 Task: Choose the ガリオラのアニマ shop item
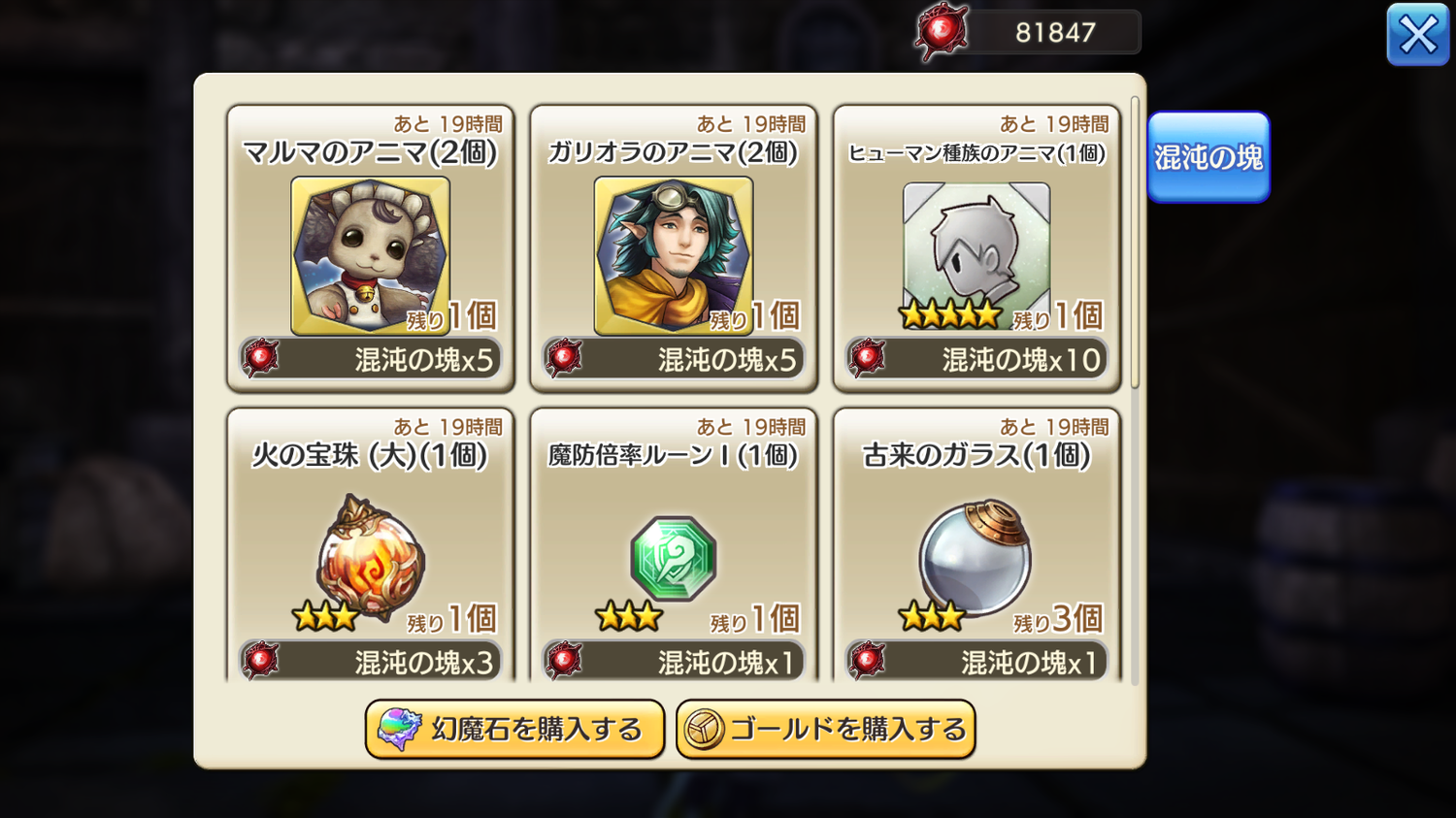click(673, 249)
